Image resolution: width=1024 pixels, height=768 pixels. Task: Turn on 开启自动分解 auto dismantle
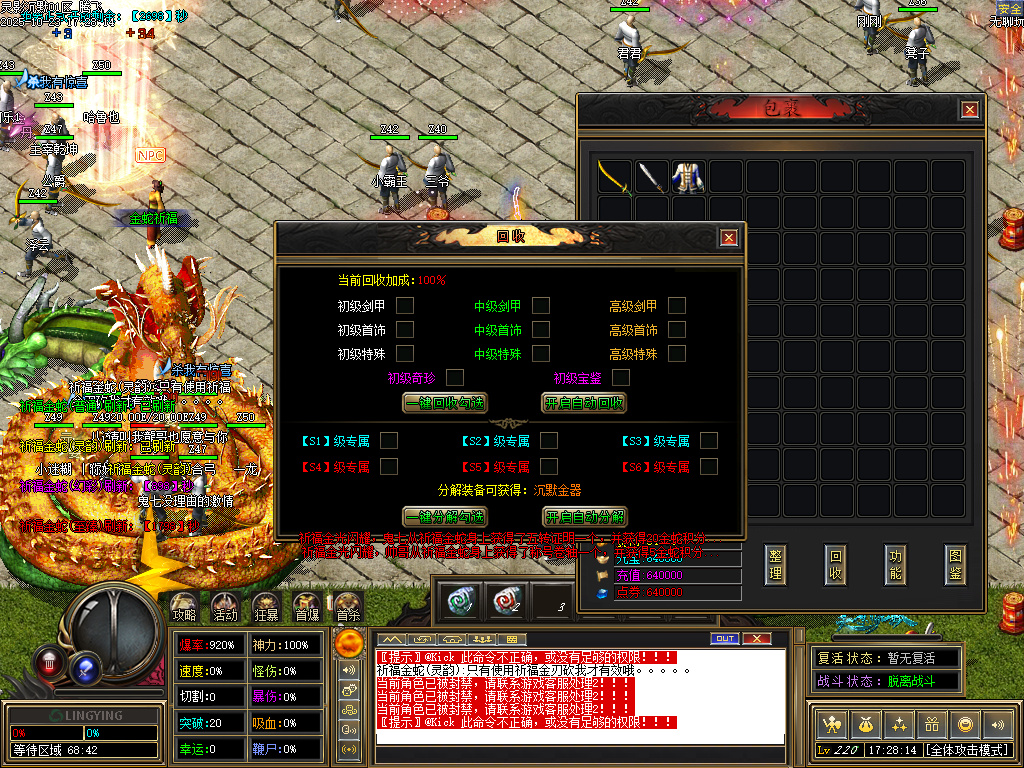tap(585, 517)
